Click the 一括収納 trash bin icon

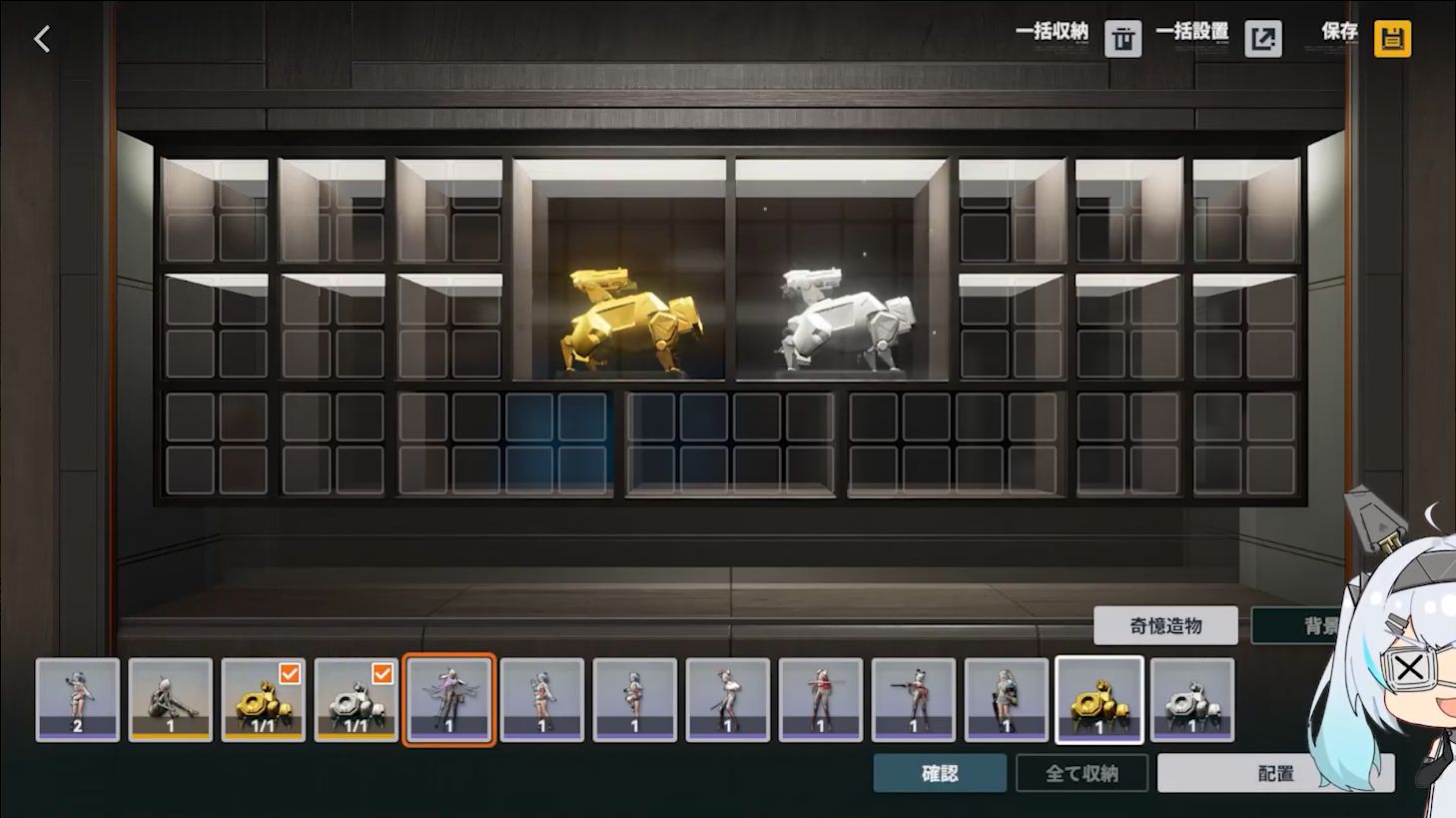tap(1122, 39)
